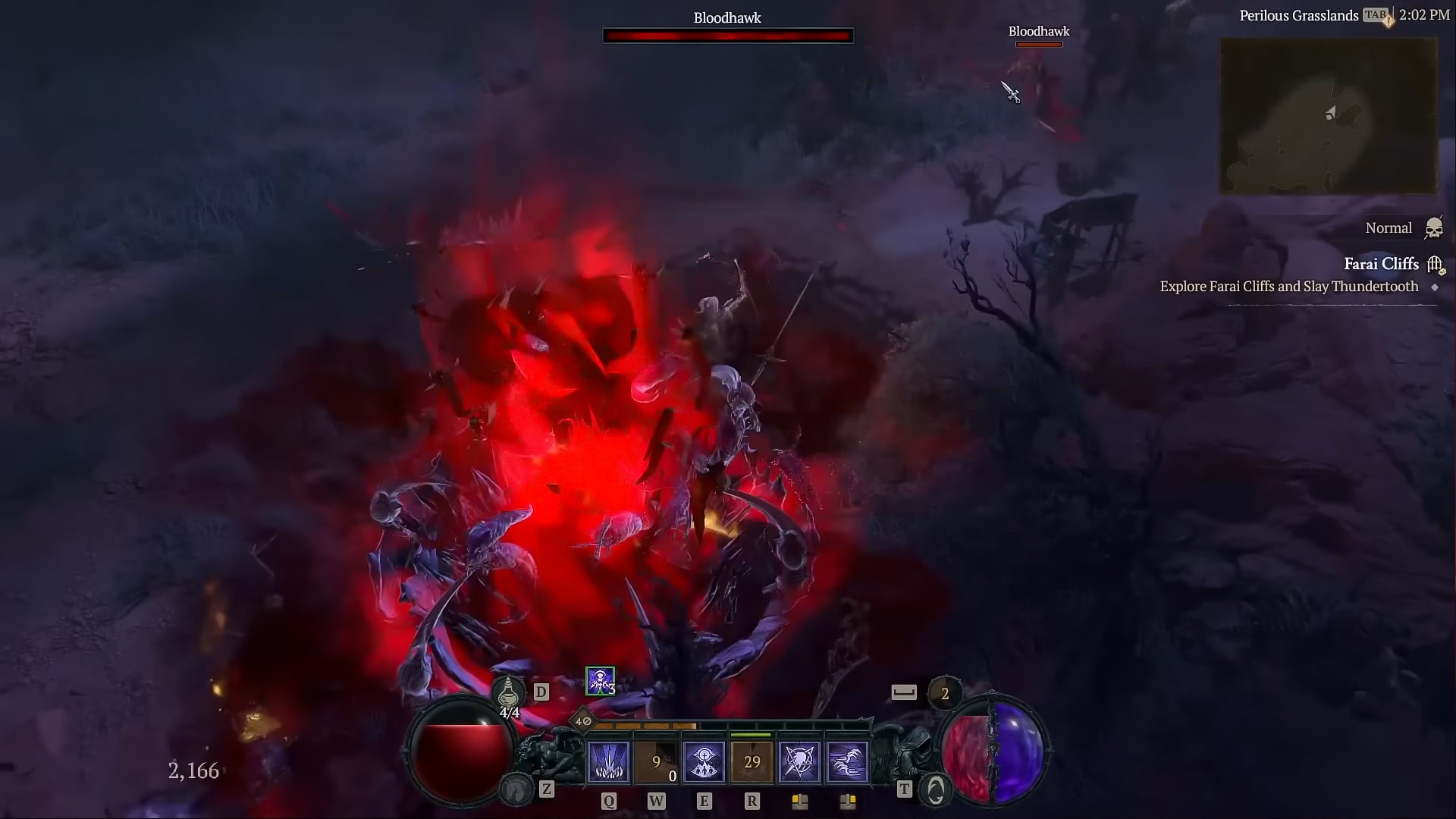1456x819 pixels.
Task: Open the minimap
Action: 1328,116
